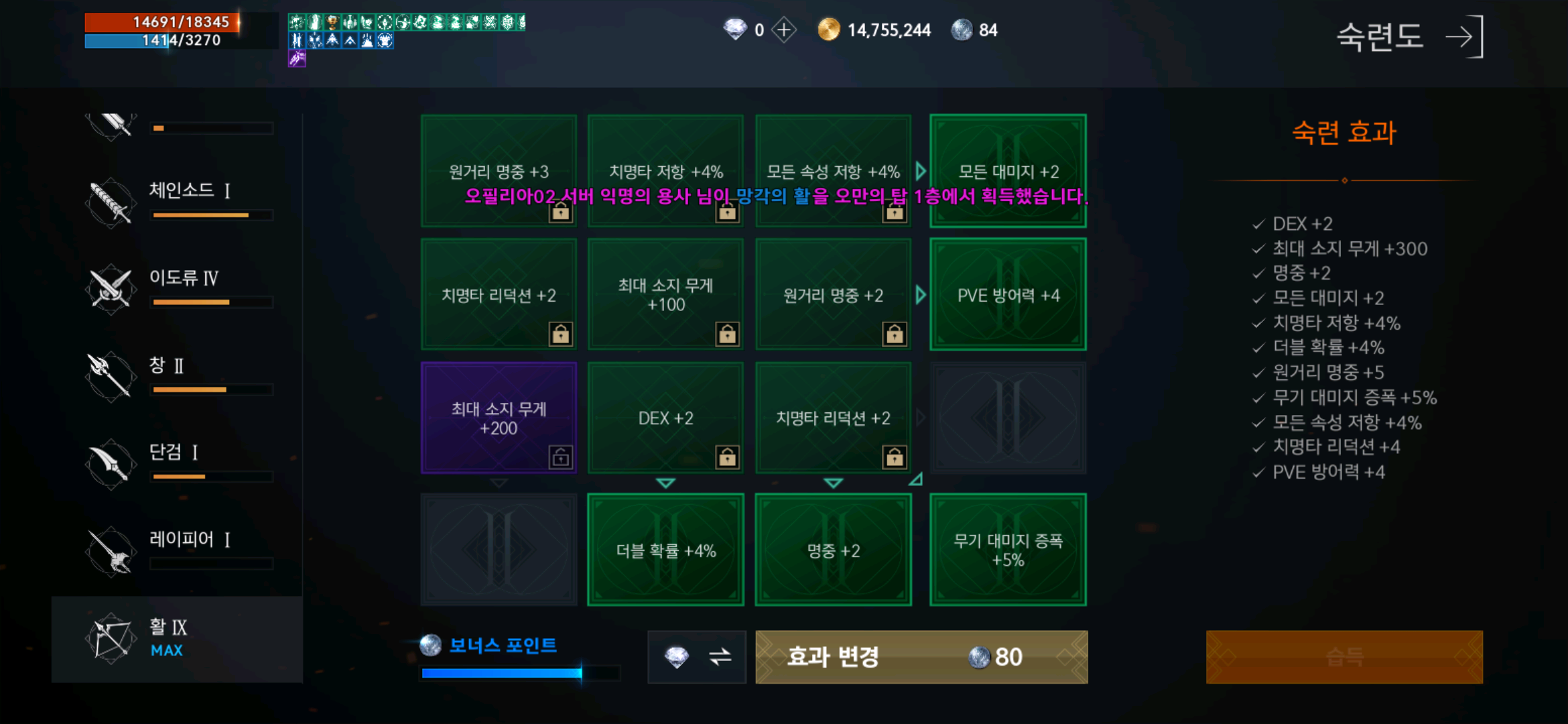Select the 창 II spear icon
Viewport: 1568px width, 724px height.
[x=111, y=374]
